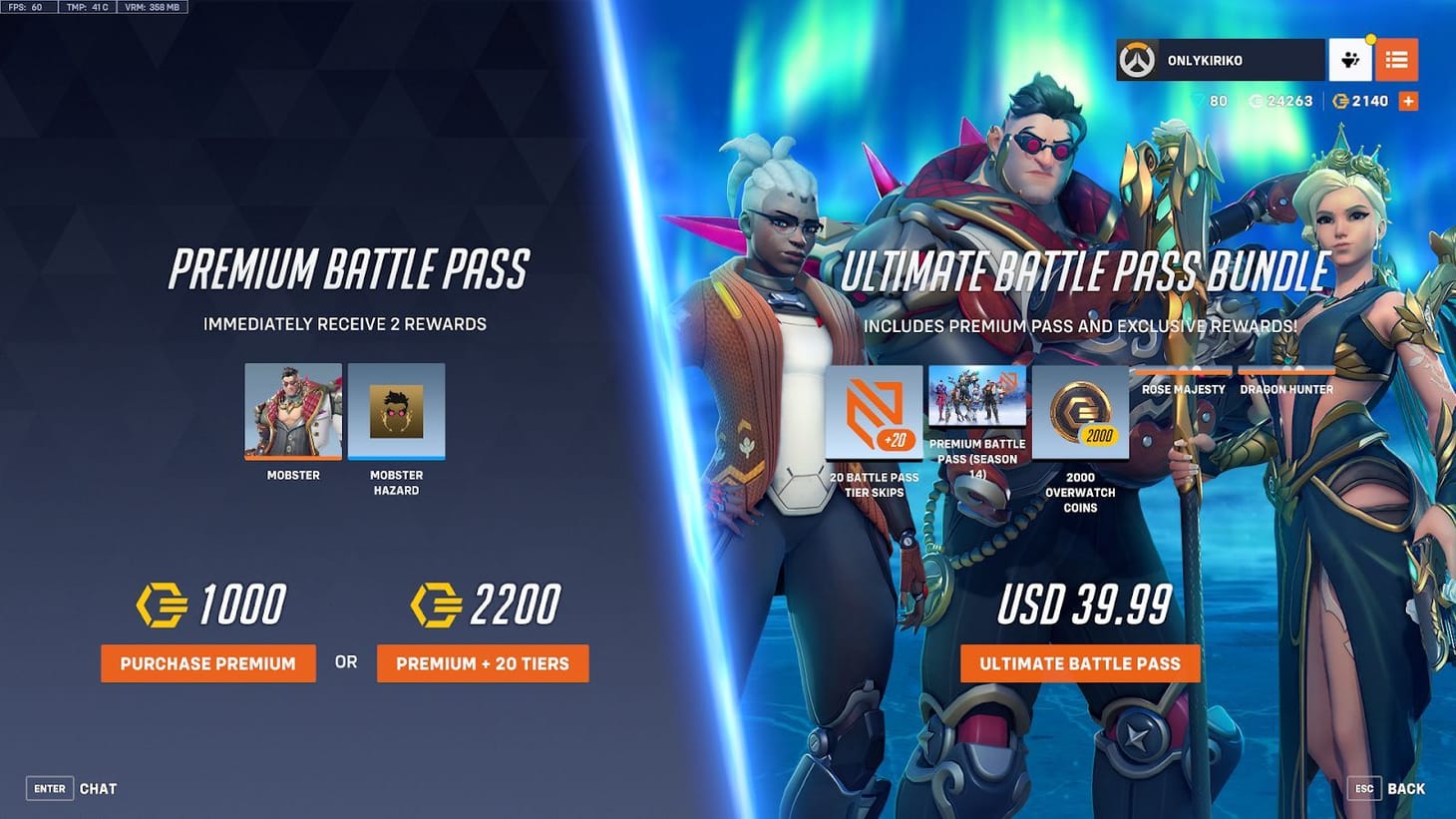Click the 1000 coins icon above Purchase Premium
This screenshot has width=1456, height=819.
(x=164, y=603)
